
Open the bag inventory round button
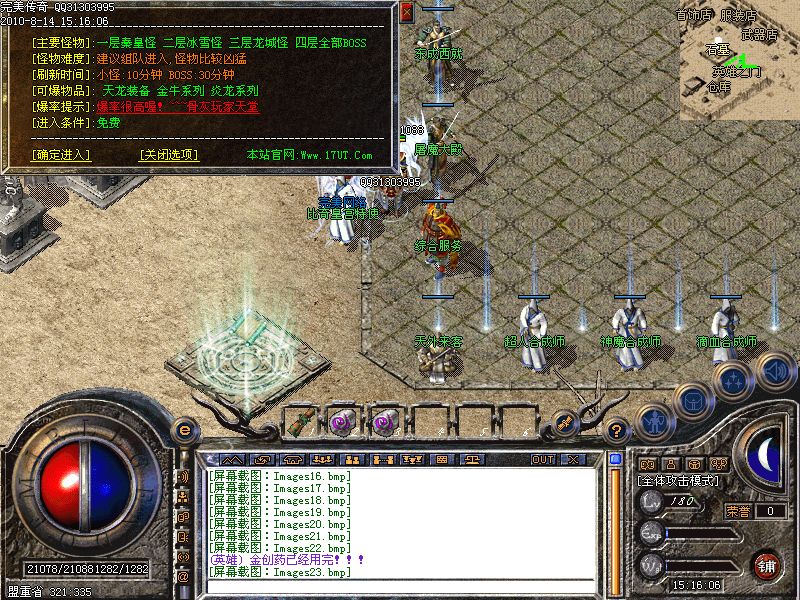click(692, 400)
